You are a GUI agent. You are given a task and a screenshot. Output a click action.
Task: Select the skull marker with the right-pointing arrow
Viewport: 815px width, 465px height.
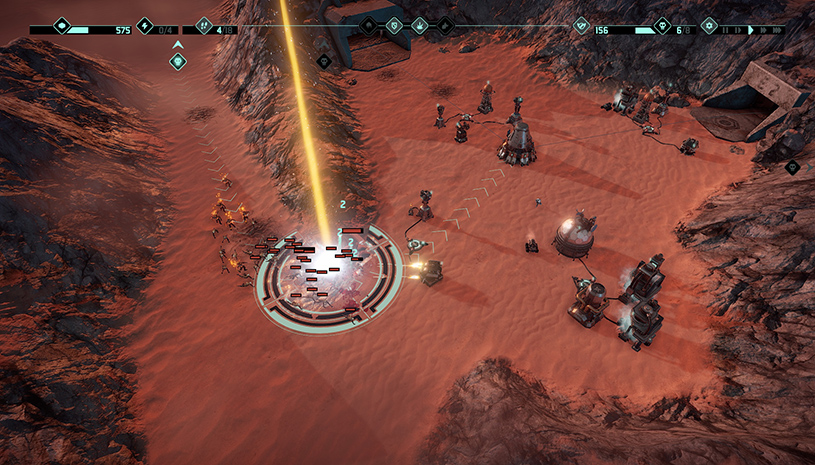(791, 166)
